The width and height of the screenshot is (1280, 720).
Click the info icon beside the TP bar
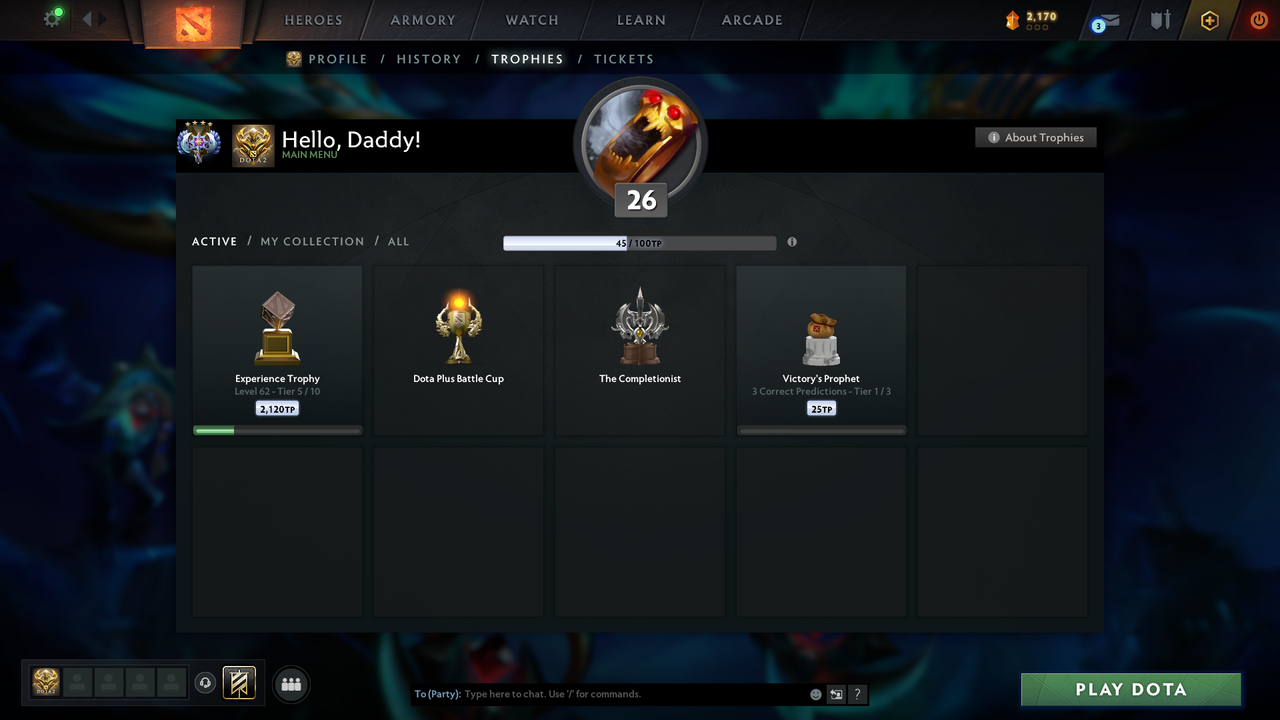pos(792,242)
